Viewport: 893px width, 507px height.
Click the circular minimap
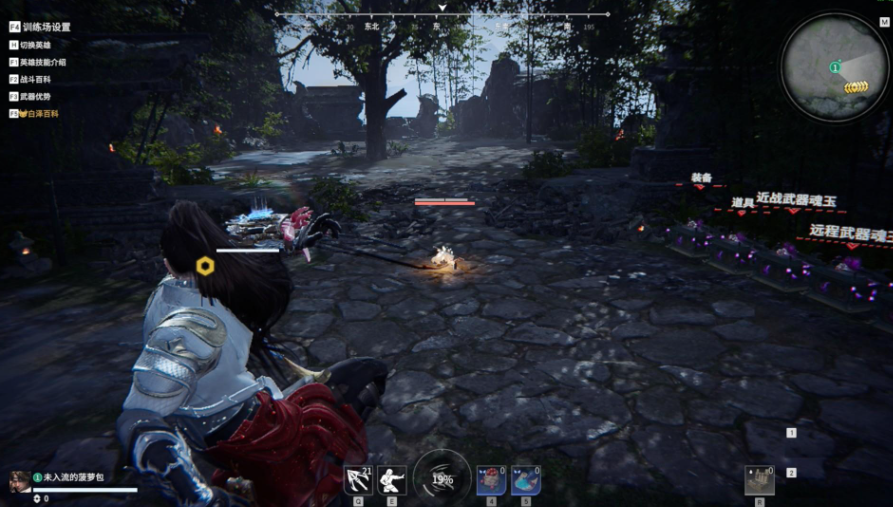[x=835, y=68]
